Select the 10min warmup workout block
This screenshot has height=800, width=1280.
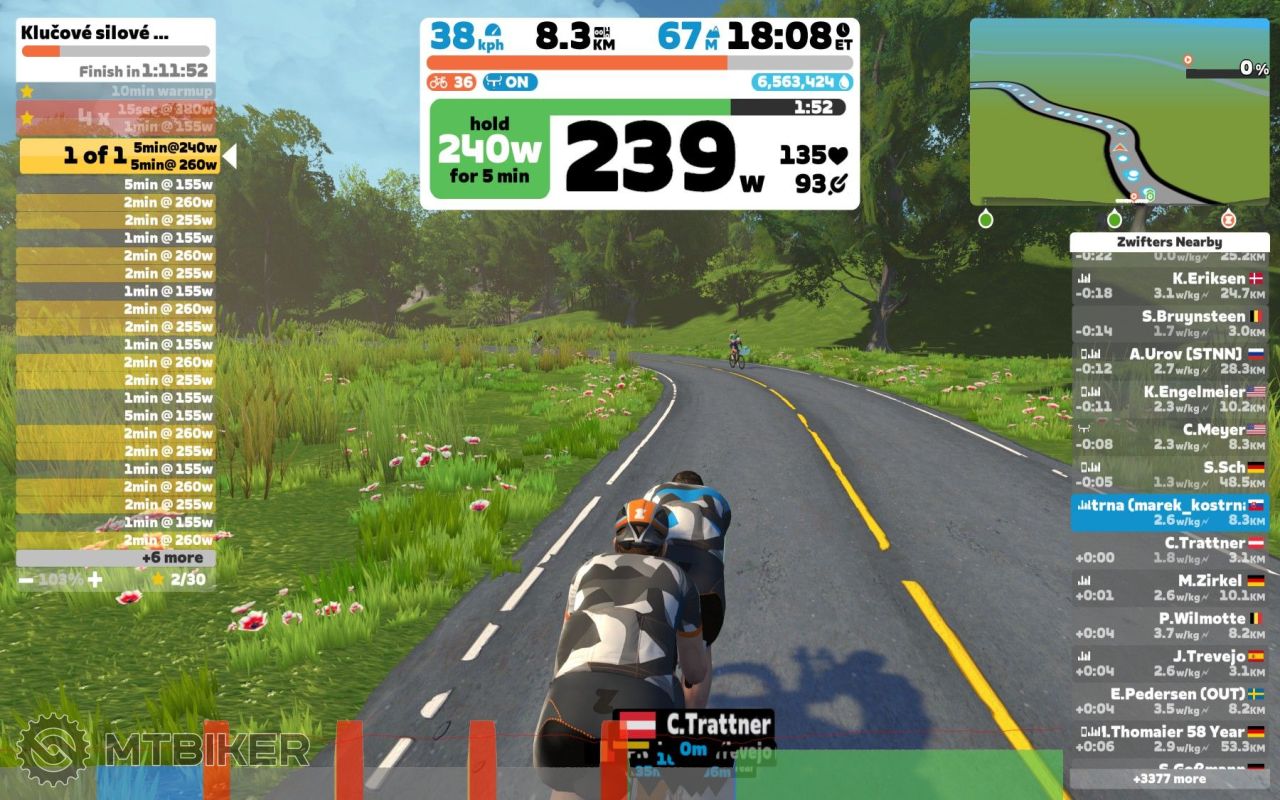(116, 91)
